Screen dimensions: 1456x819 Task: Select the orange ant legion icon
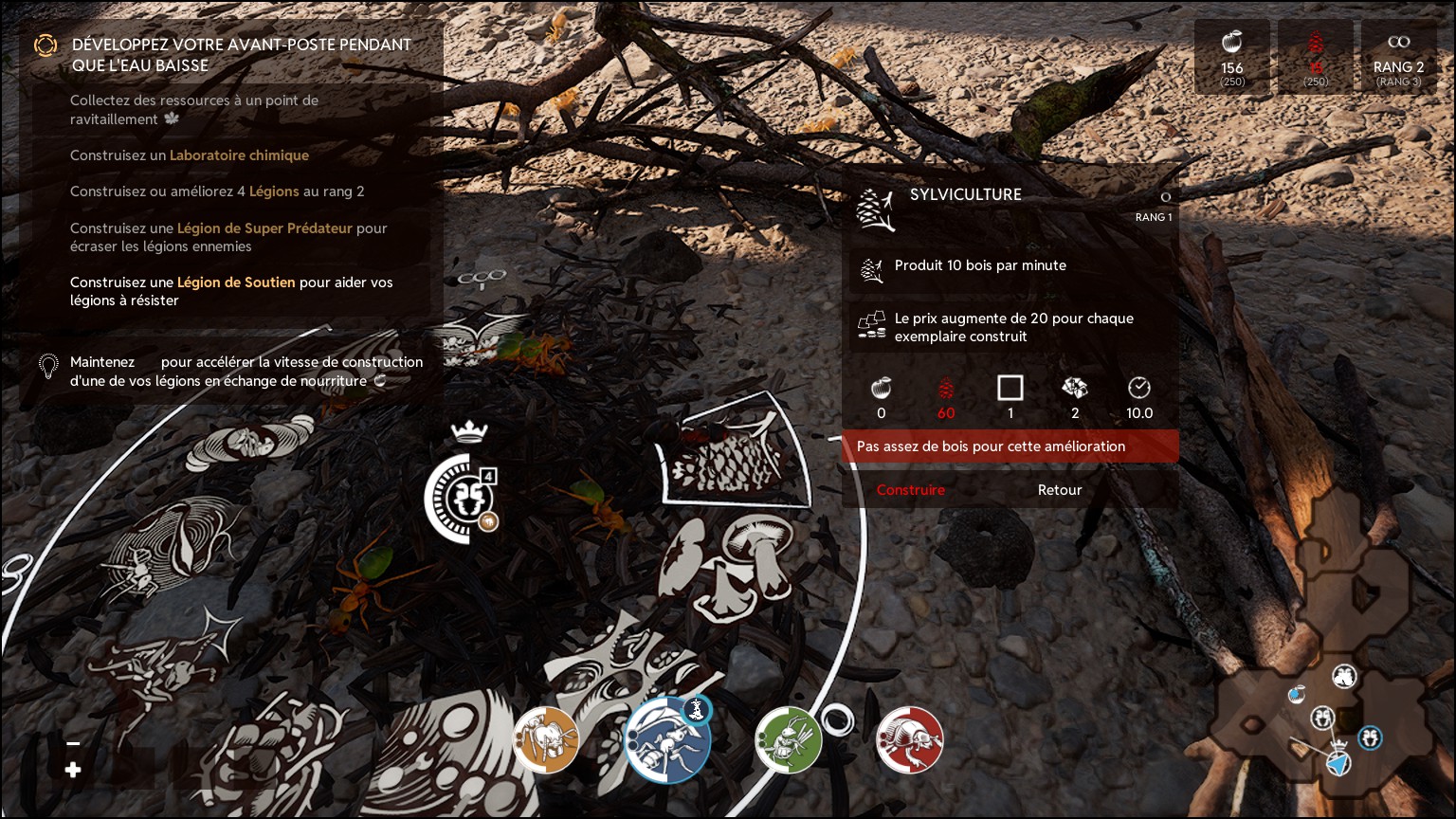point(546,739)
